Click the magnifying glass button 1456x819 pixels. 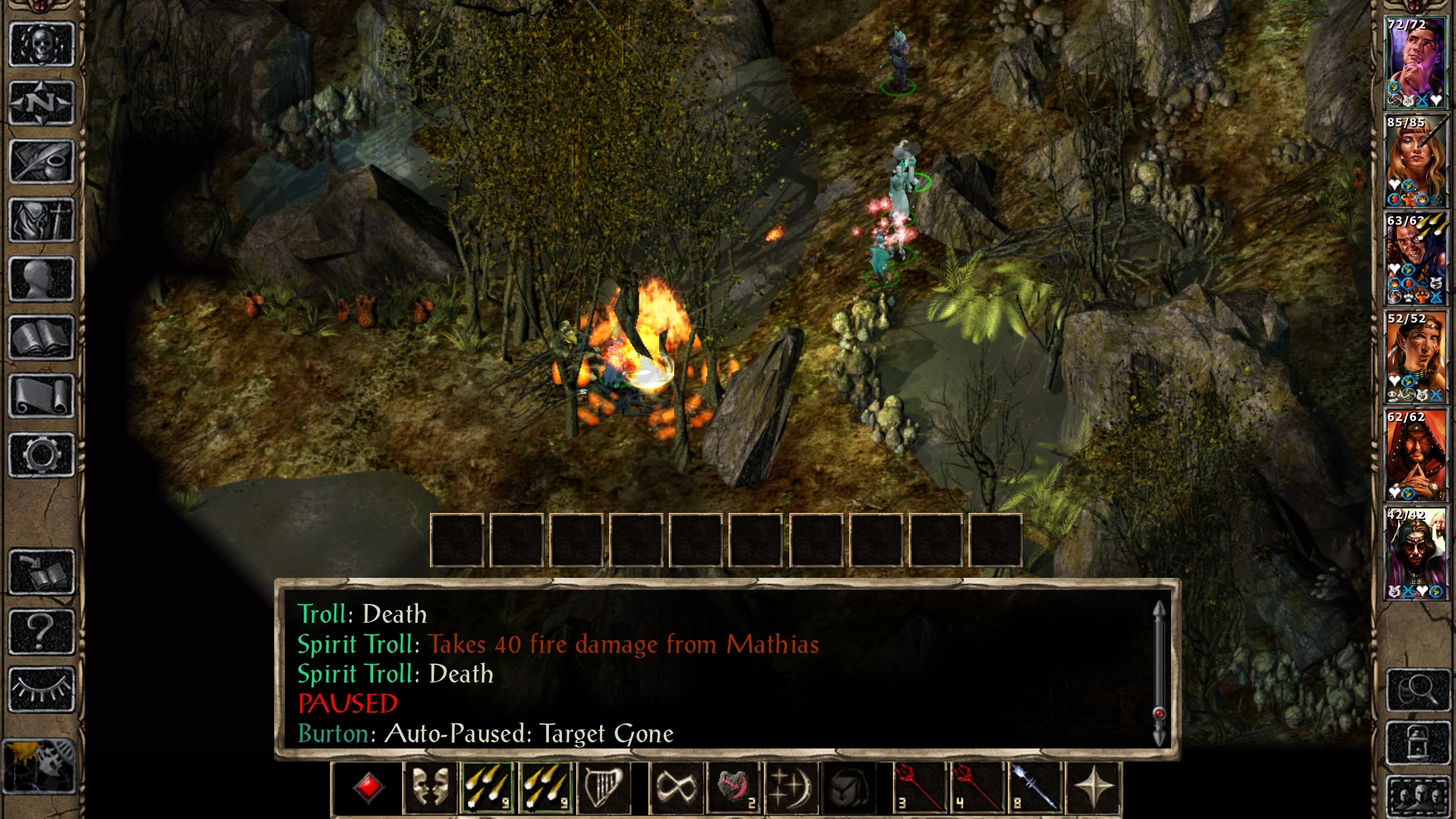coord(1418,690)
